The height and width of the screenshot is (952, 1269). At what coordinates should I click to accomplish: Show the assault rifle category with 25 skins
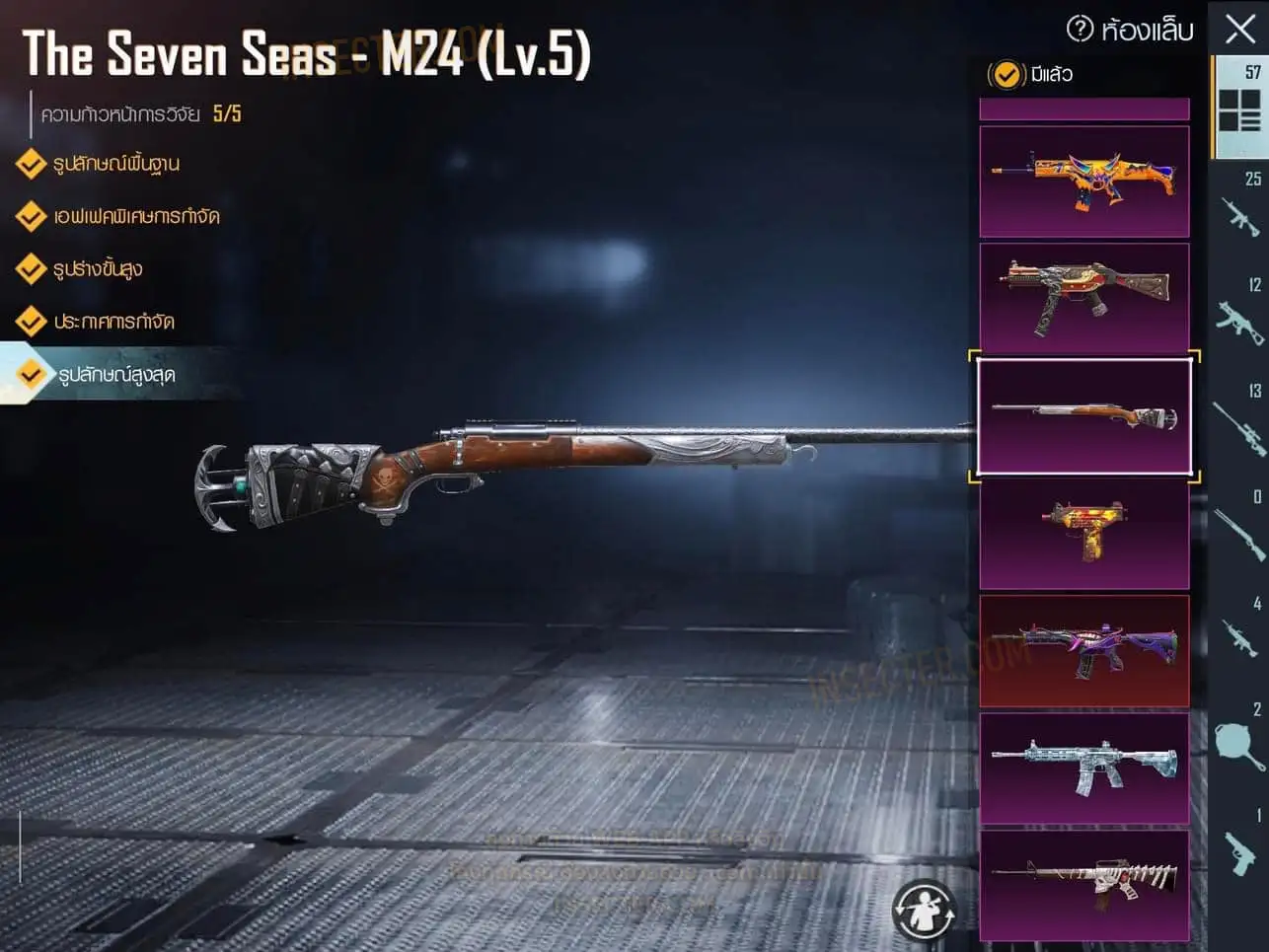[x=1240, y=211]
